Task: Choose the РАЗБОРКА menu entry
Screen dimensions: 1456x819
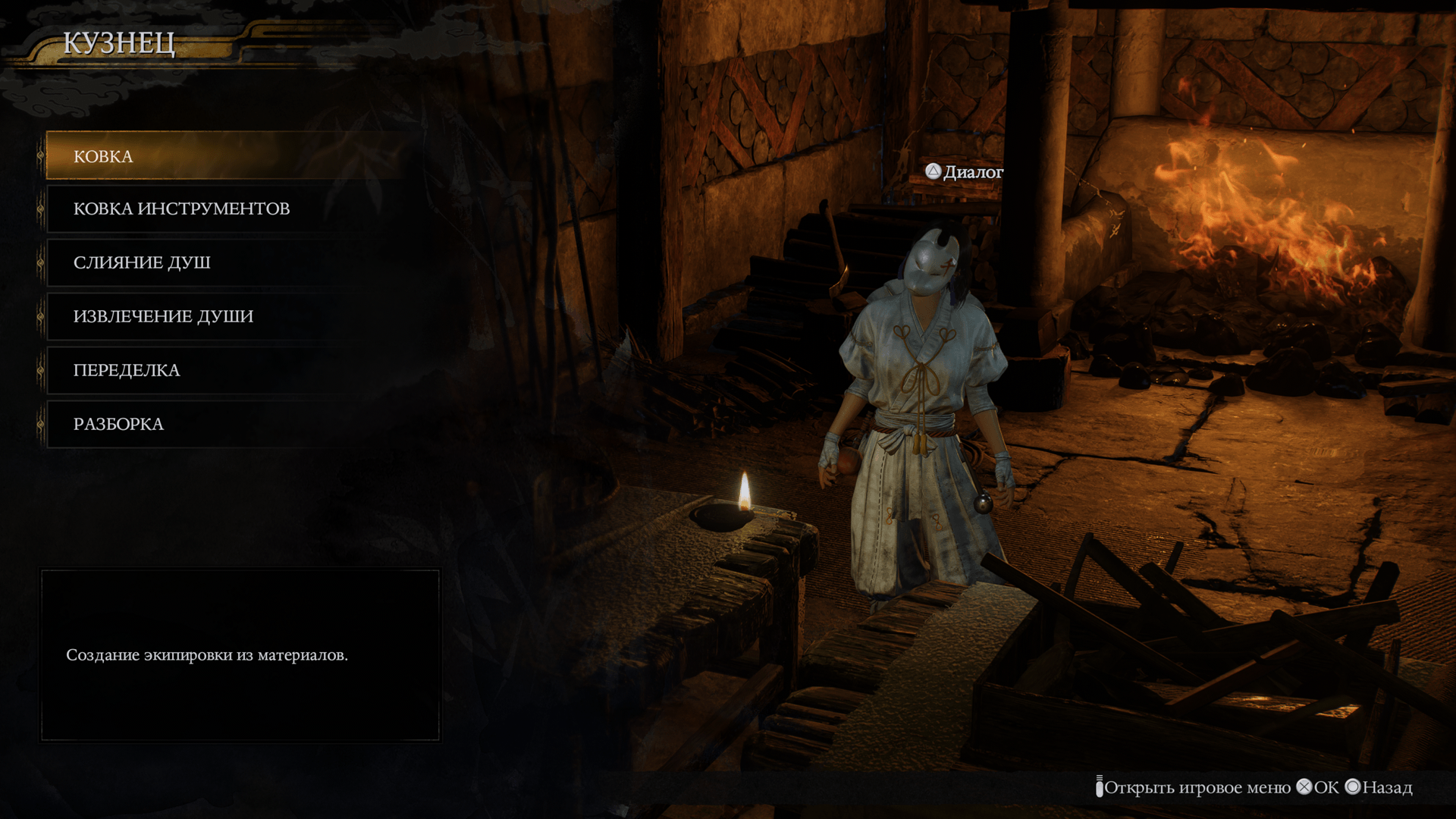Action: (x=118, y=424)
